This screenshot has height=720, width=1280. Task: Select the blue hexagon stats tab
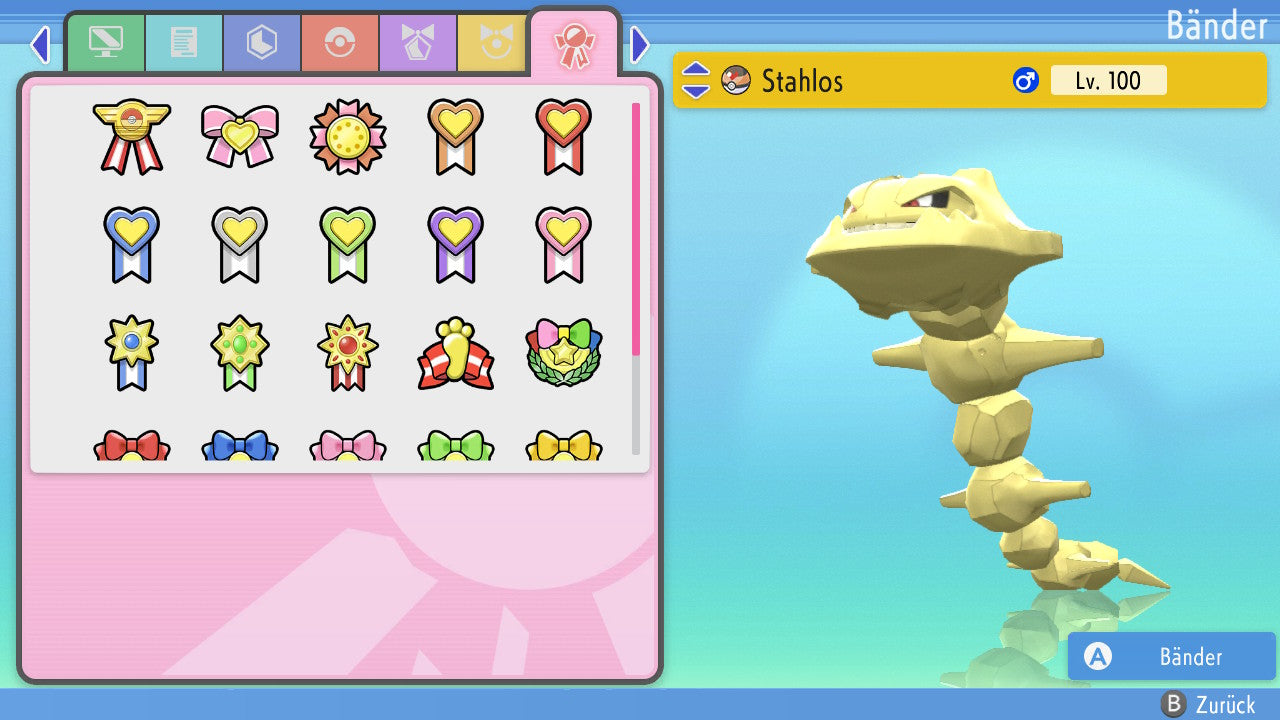pyautogui.click(x=261, y=43)
